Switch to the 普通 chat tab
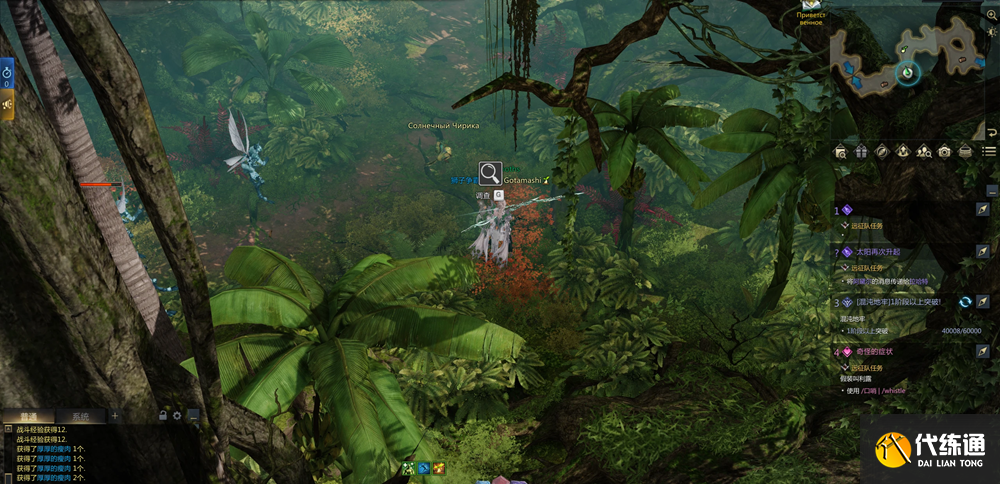 point(27,416)
